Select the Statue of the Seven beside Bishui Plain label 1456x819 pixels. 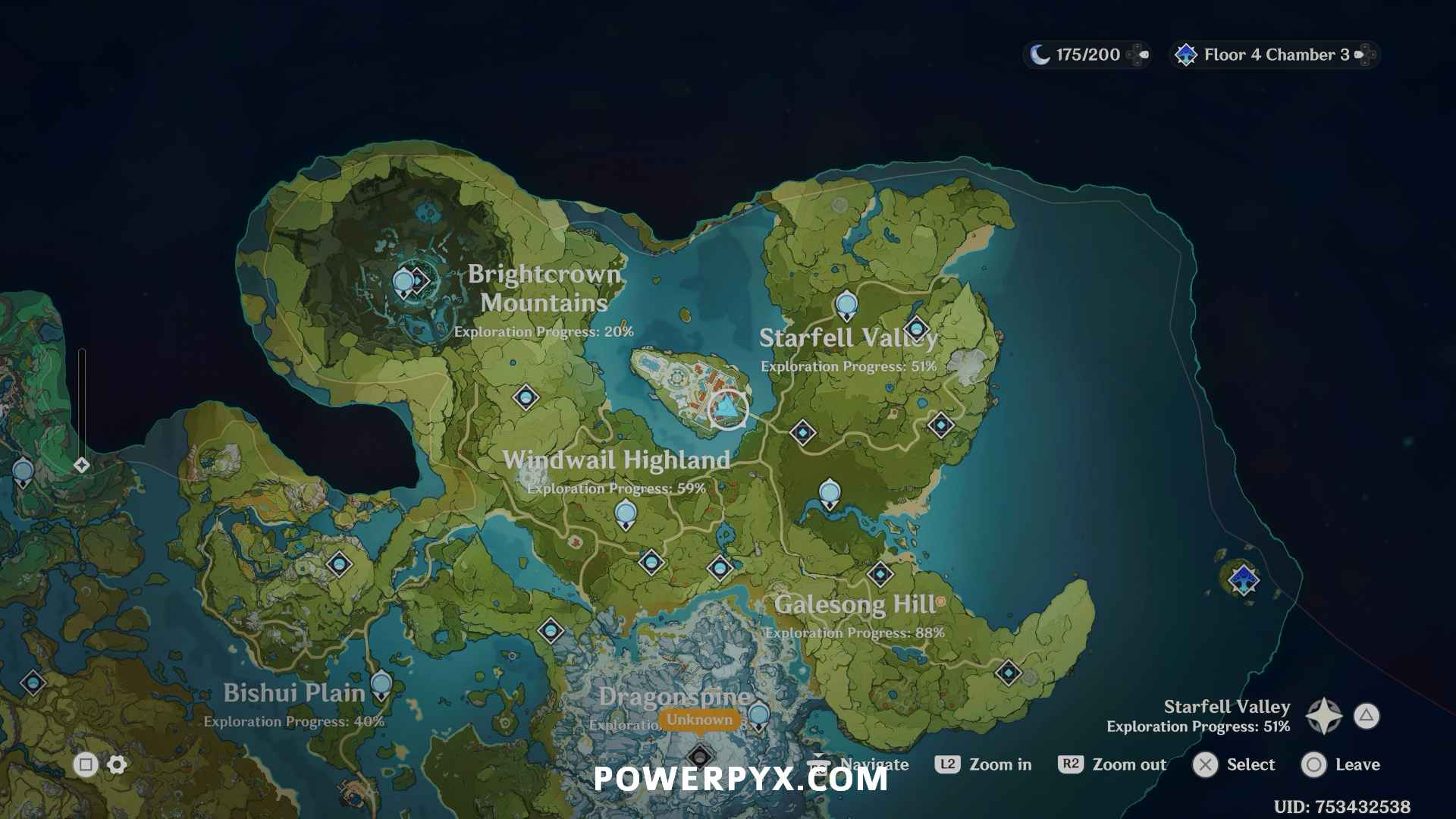[381, 684]
